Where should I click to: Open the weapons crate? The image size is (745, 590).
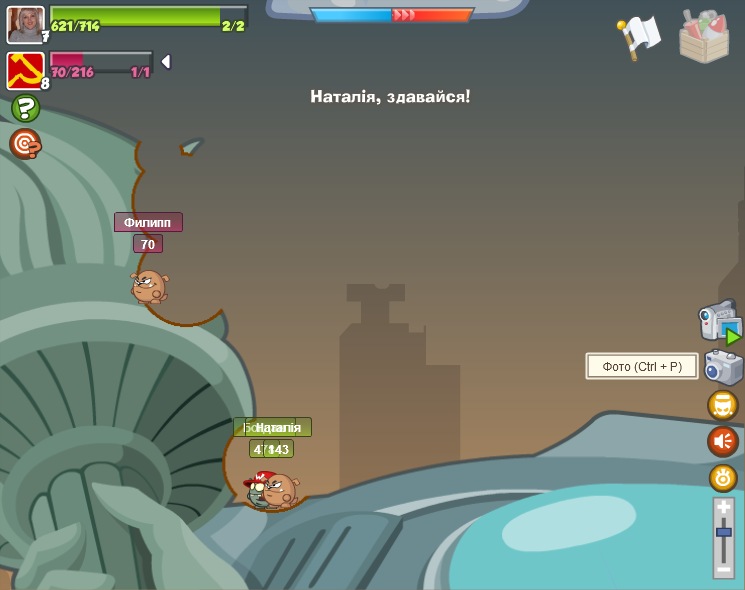tap(704, 36)
